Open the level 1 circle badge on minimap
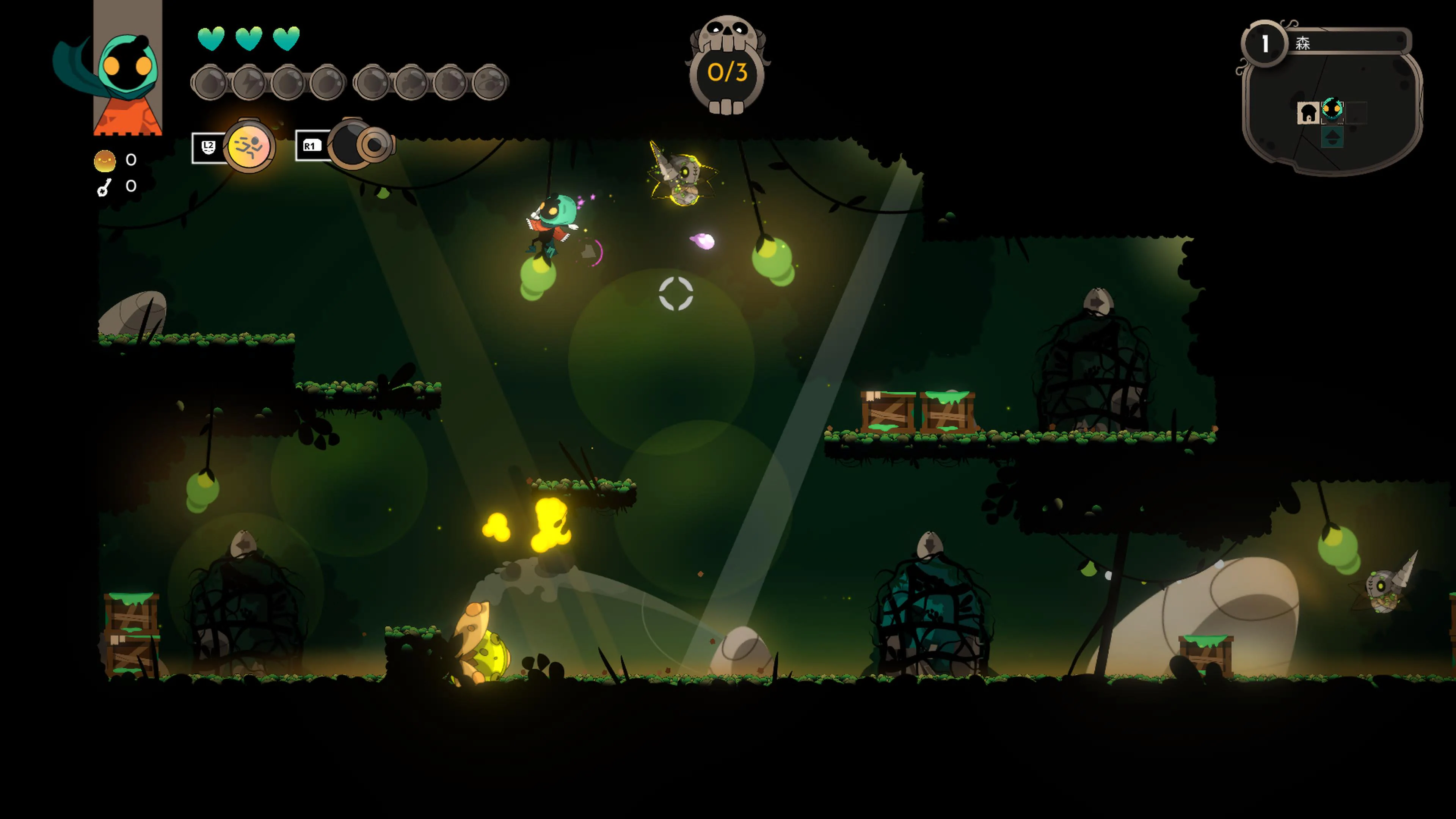The height and width of the screenshot is (819, 1456). (x=1265, y=43)
